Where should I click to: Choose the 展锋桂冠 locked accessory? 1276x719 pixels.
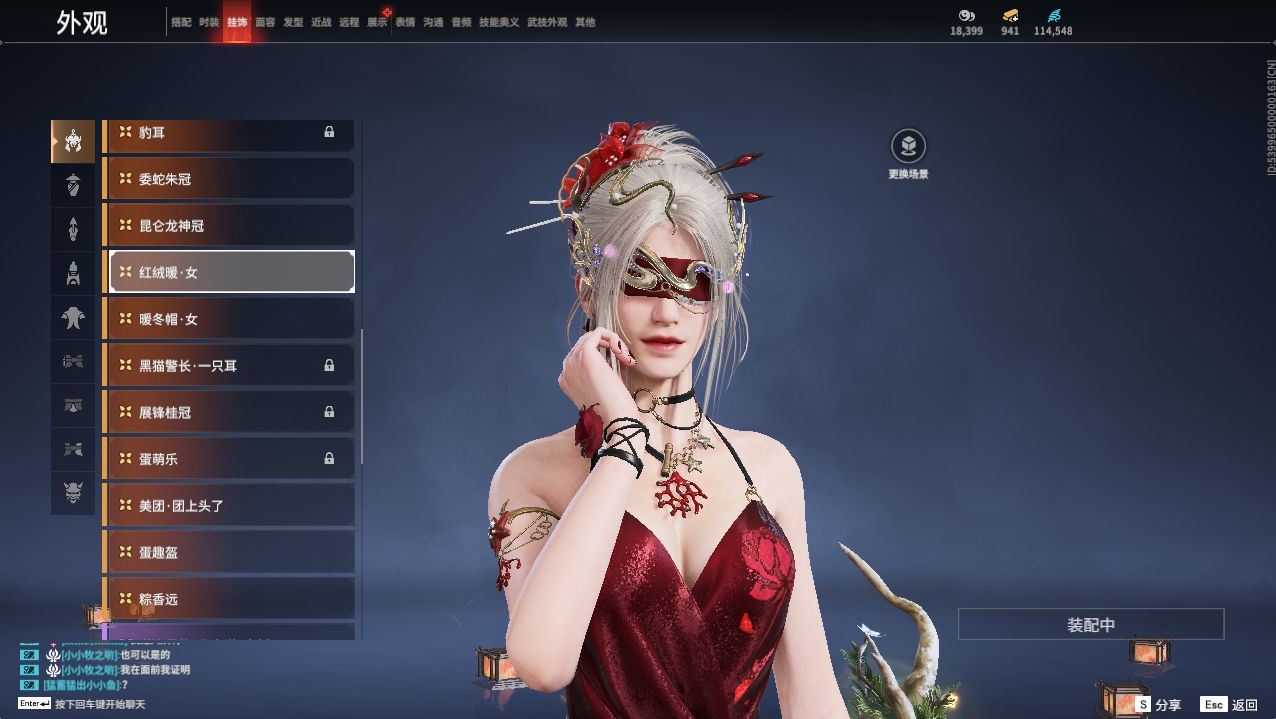(230, 412)
